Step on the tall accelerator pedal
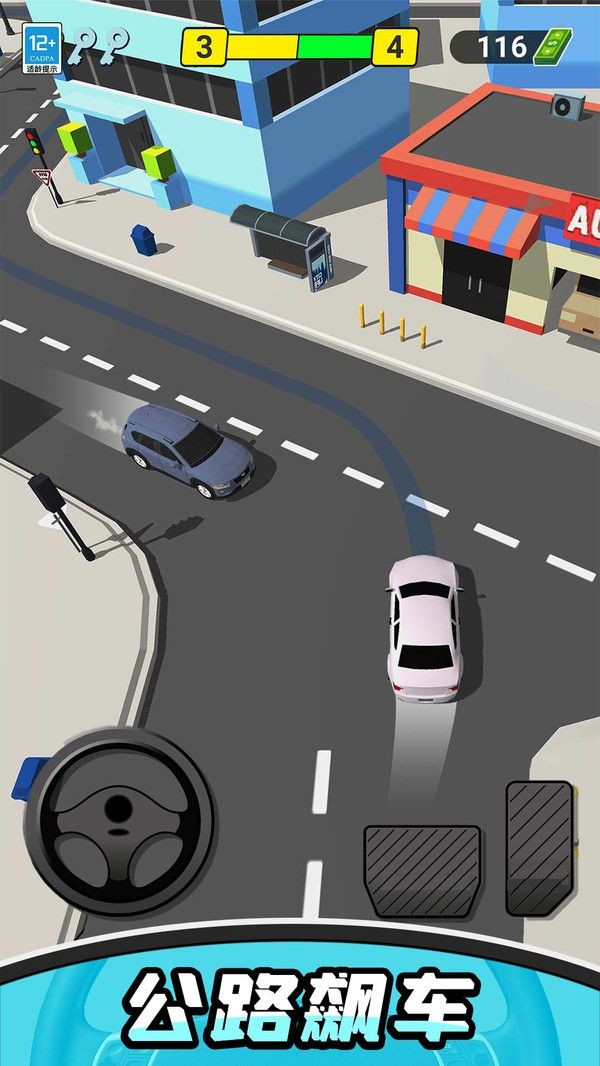600x1066 pixels. pos(539,848)
